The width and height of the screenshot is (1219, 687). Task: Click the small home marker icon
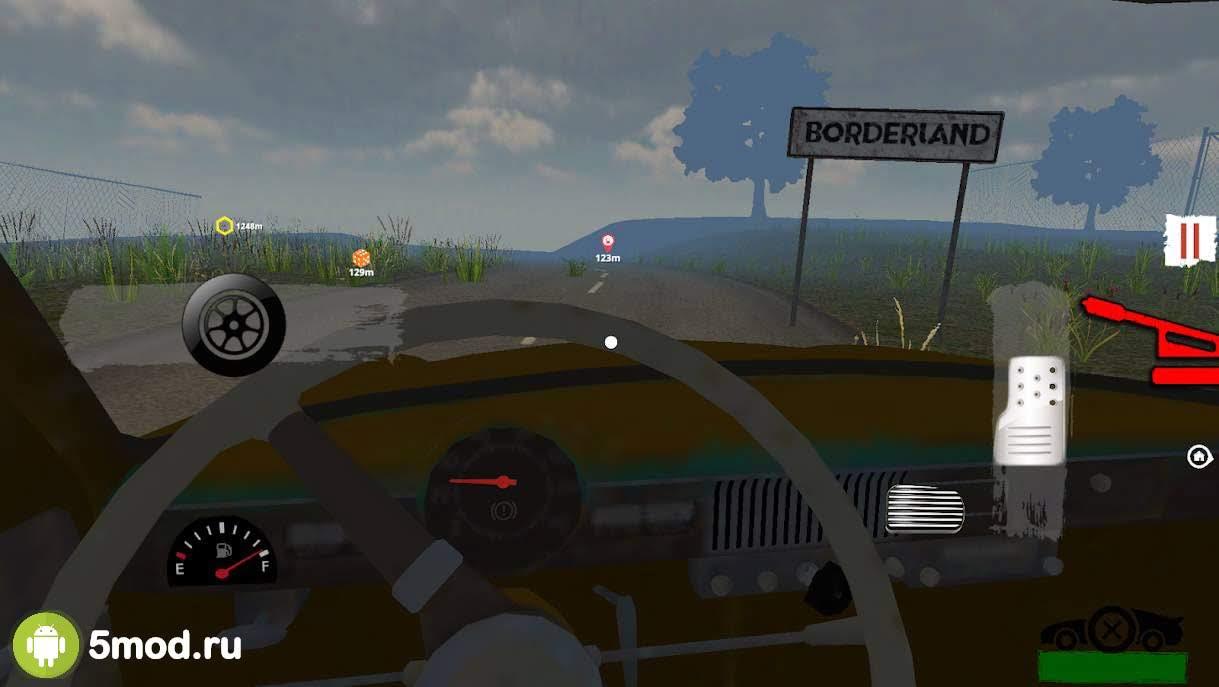point(1198,456)
